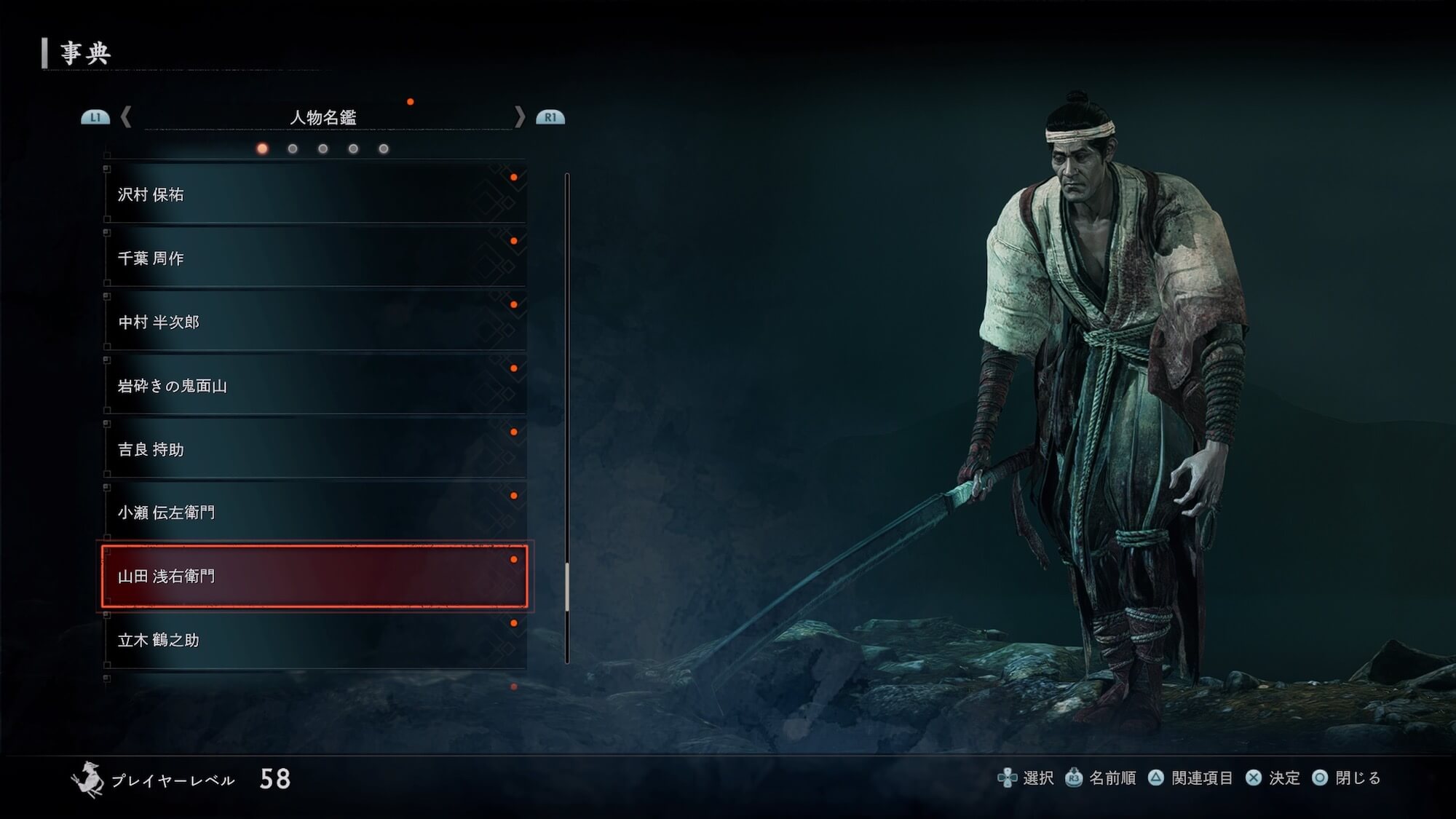Click the left arrow beside 人物名鑑
The height and width of the screenshot is (819, 1456).
point(126,117)
